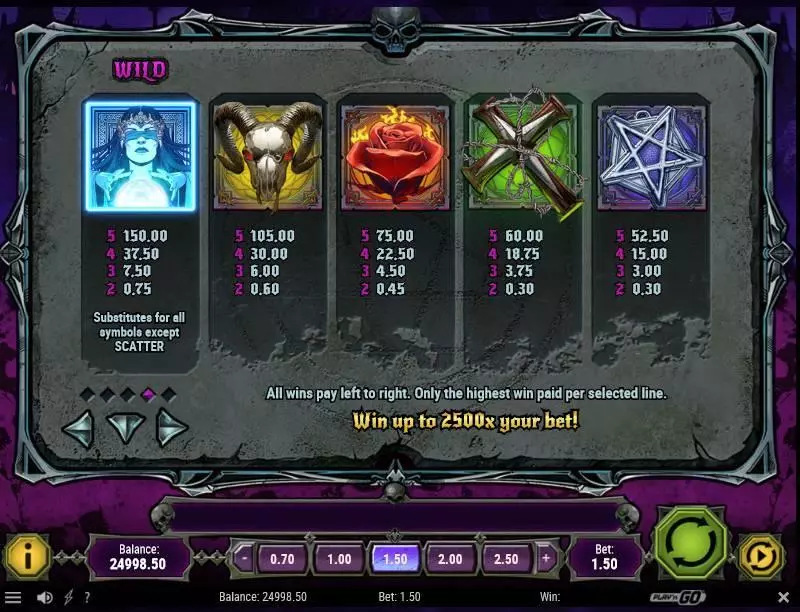Set the bet to 2.00
The width and height of the screenshot is (800, 612).
(451, 559)
